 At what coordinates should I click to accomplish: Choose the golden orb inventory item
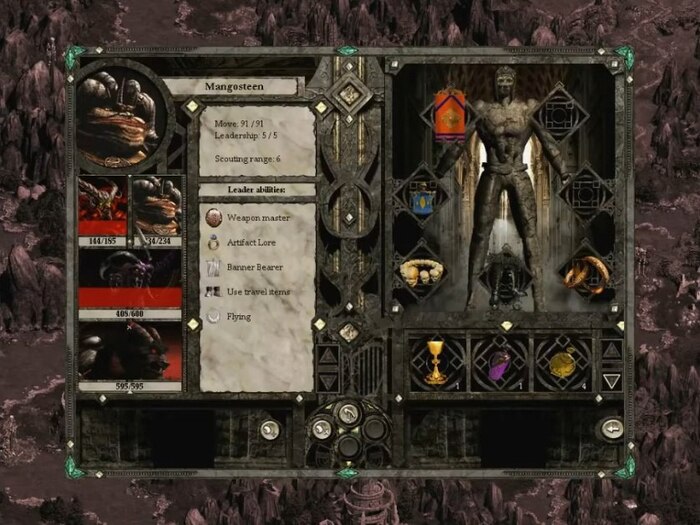click(x=562, y=363)
